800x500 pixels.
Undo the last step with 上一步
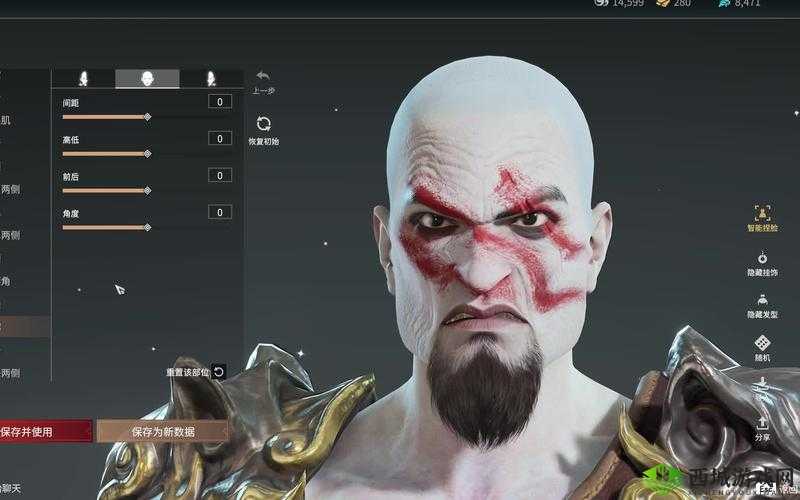point(263,76)
